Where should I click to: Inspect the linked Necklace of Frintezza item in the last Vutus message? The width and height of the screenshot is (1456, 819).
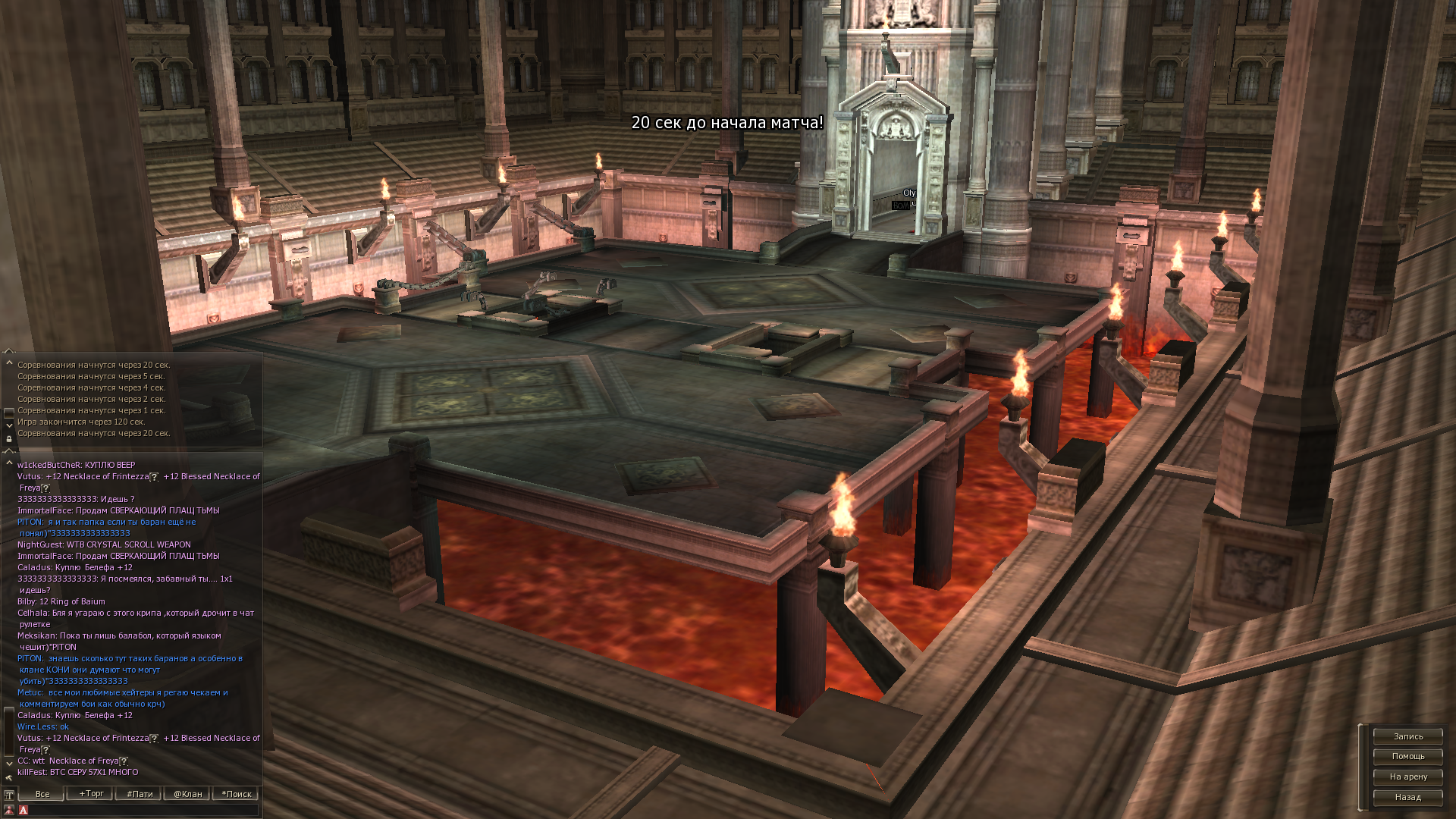tap(106, 738)
